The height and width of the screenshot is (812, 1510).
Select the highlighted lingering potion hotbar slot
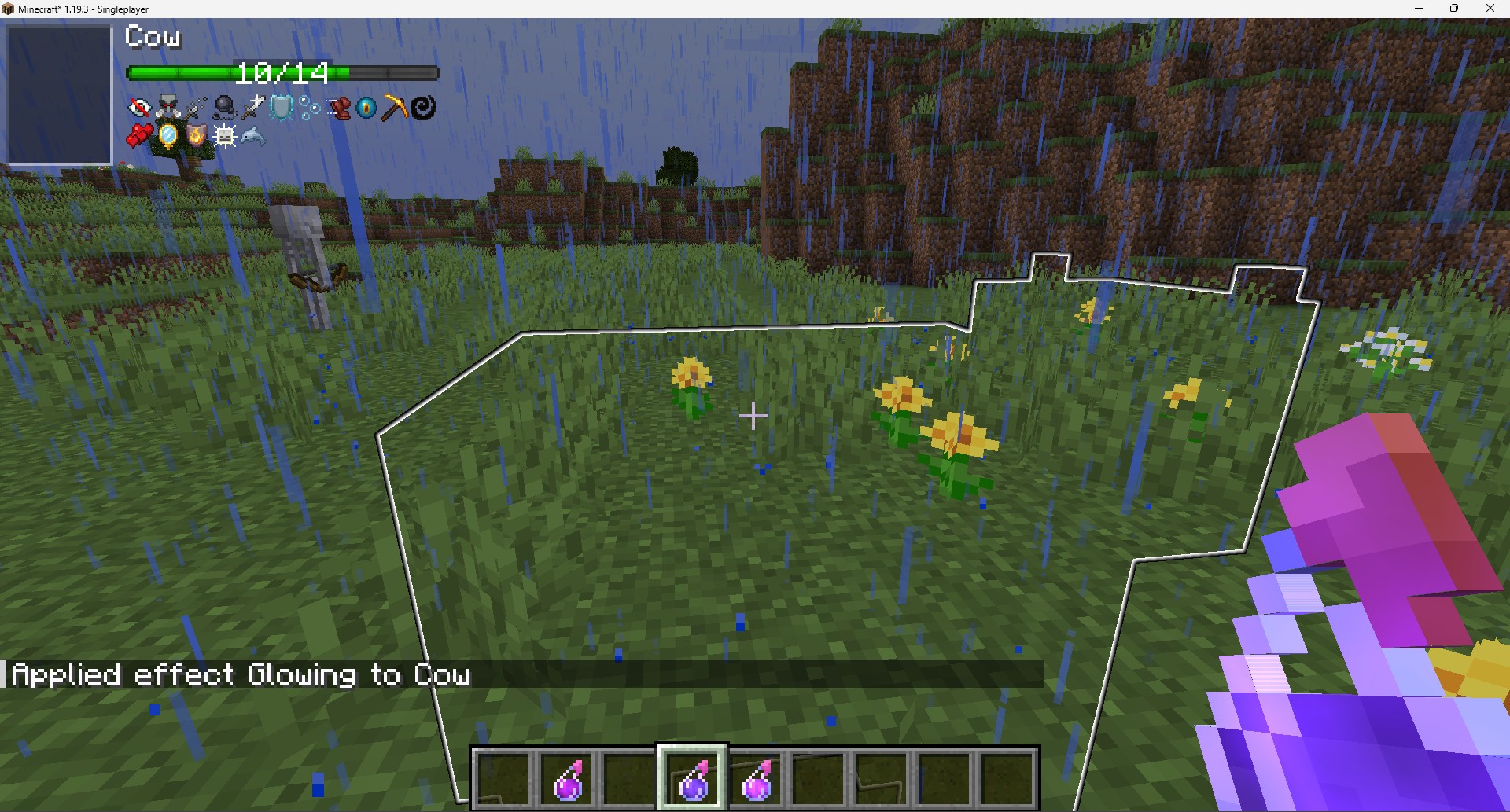[692, 777]
